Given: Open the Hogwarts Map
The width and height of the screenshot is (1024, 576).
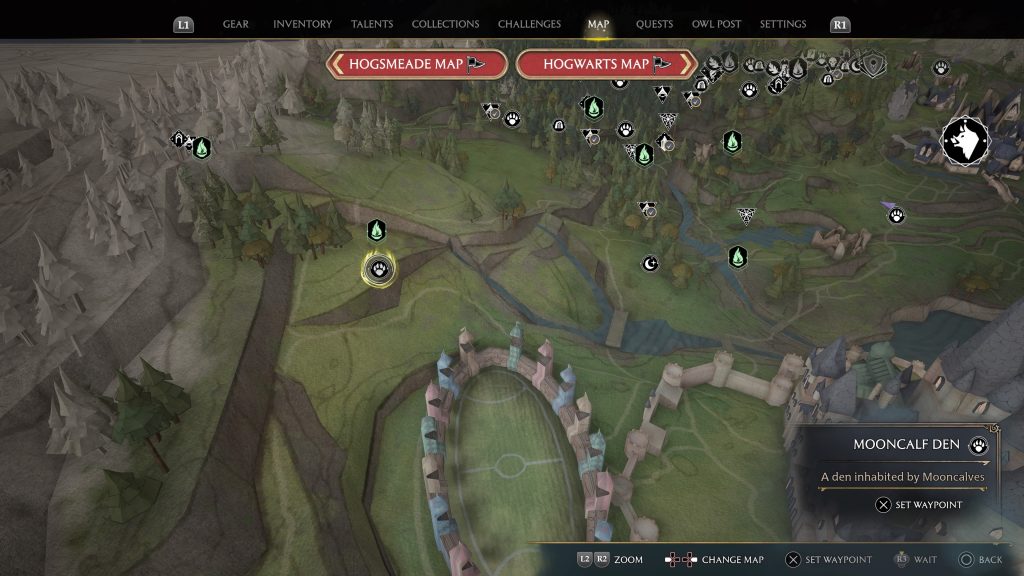Looking at the screenshot, I should click(606, 64).
